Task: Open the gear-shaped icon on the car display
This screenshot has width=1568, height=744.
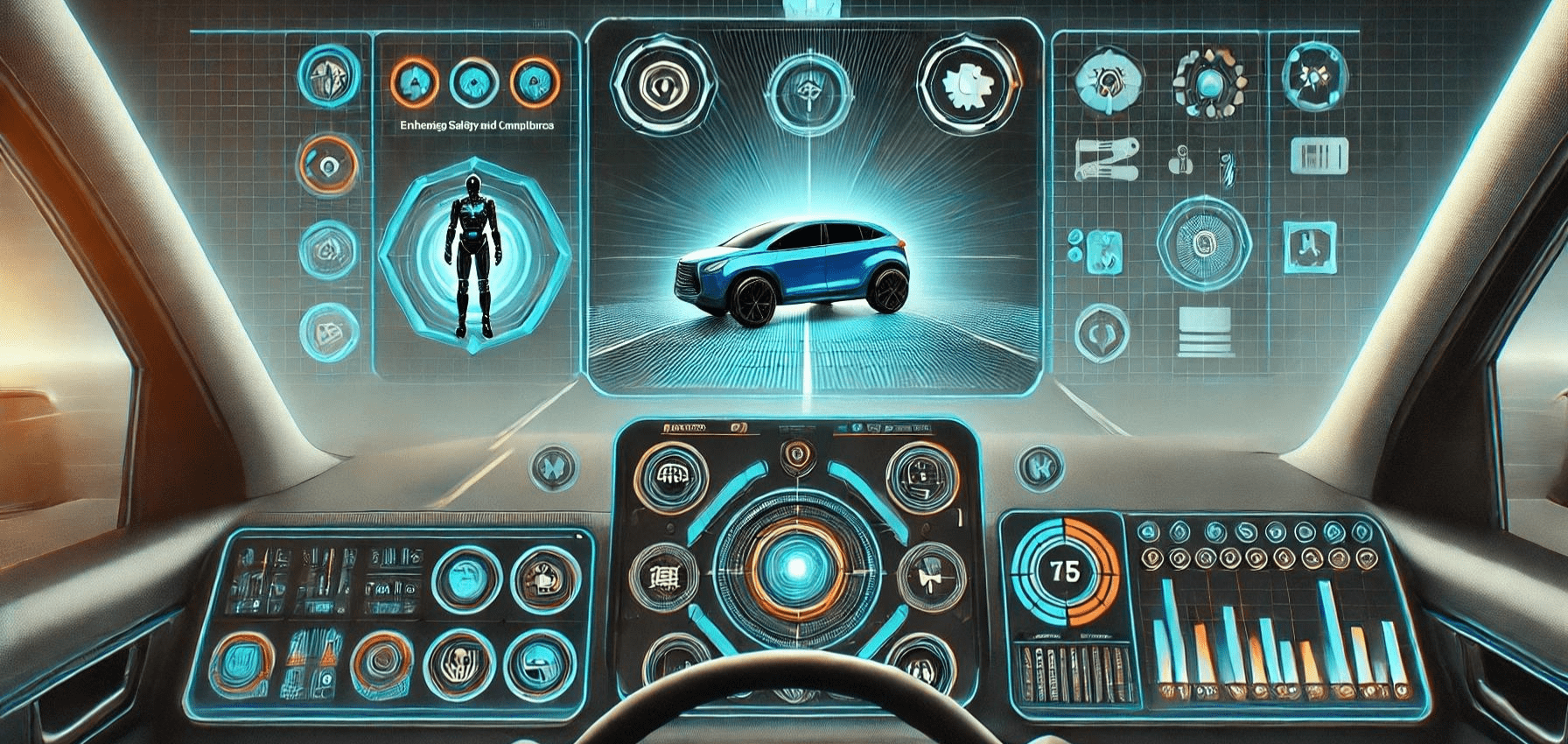Action: point(969,85)
